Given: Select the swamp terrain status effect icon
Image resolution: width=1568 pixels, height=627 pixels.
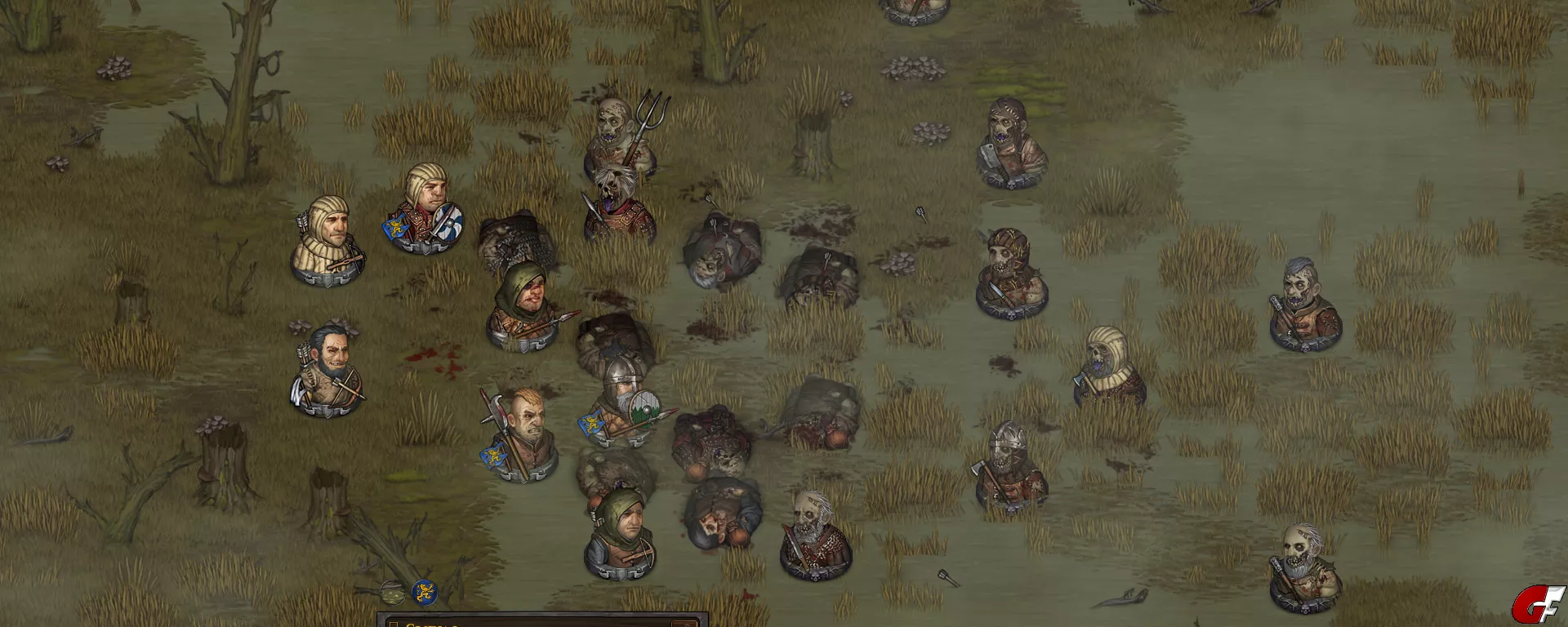Looking at the screenshot, I should (x=393, y=591).
